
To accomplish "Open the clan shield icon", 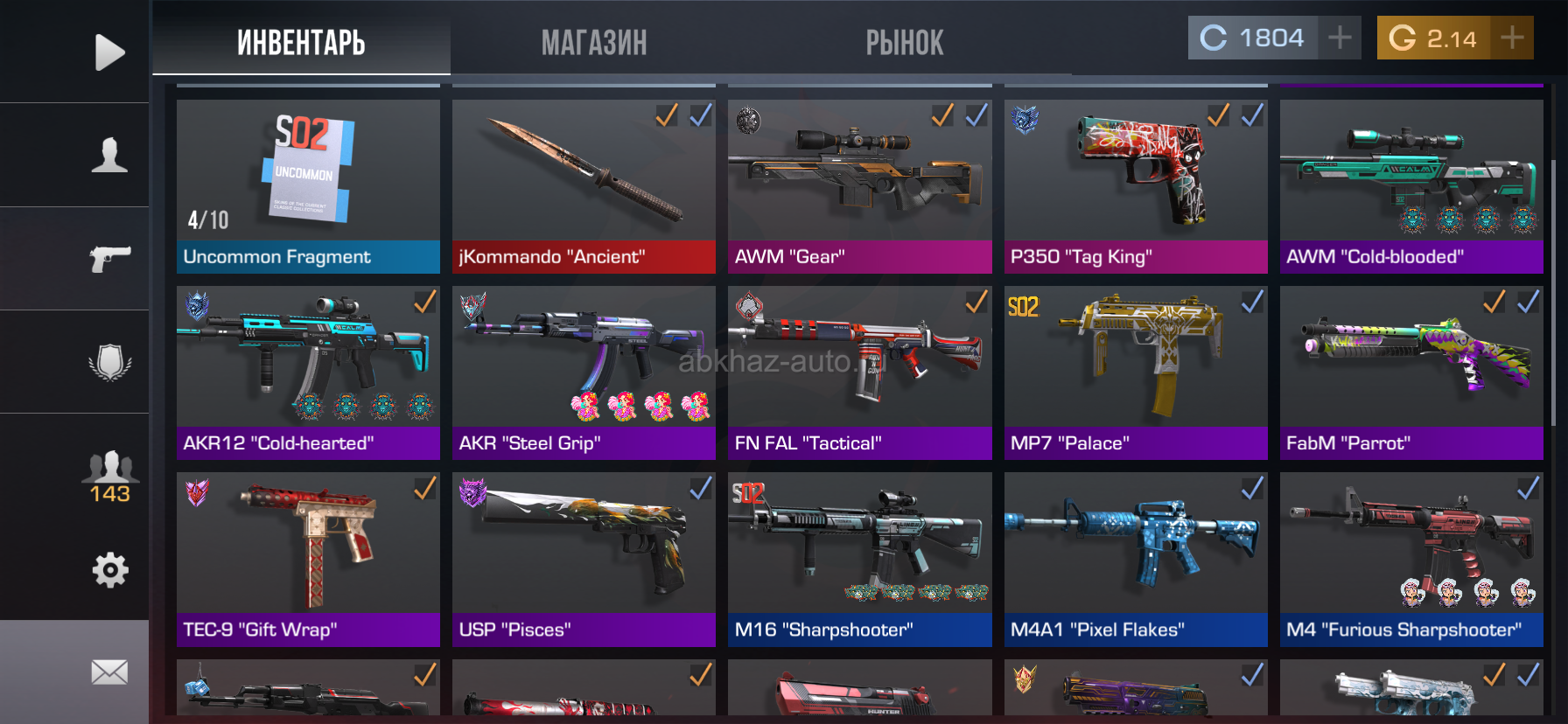I will pos(109,362).
